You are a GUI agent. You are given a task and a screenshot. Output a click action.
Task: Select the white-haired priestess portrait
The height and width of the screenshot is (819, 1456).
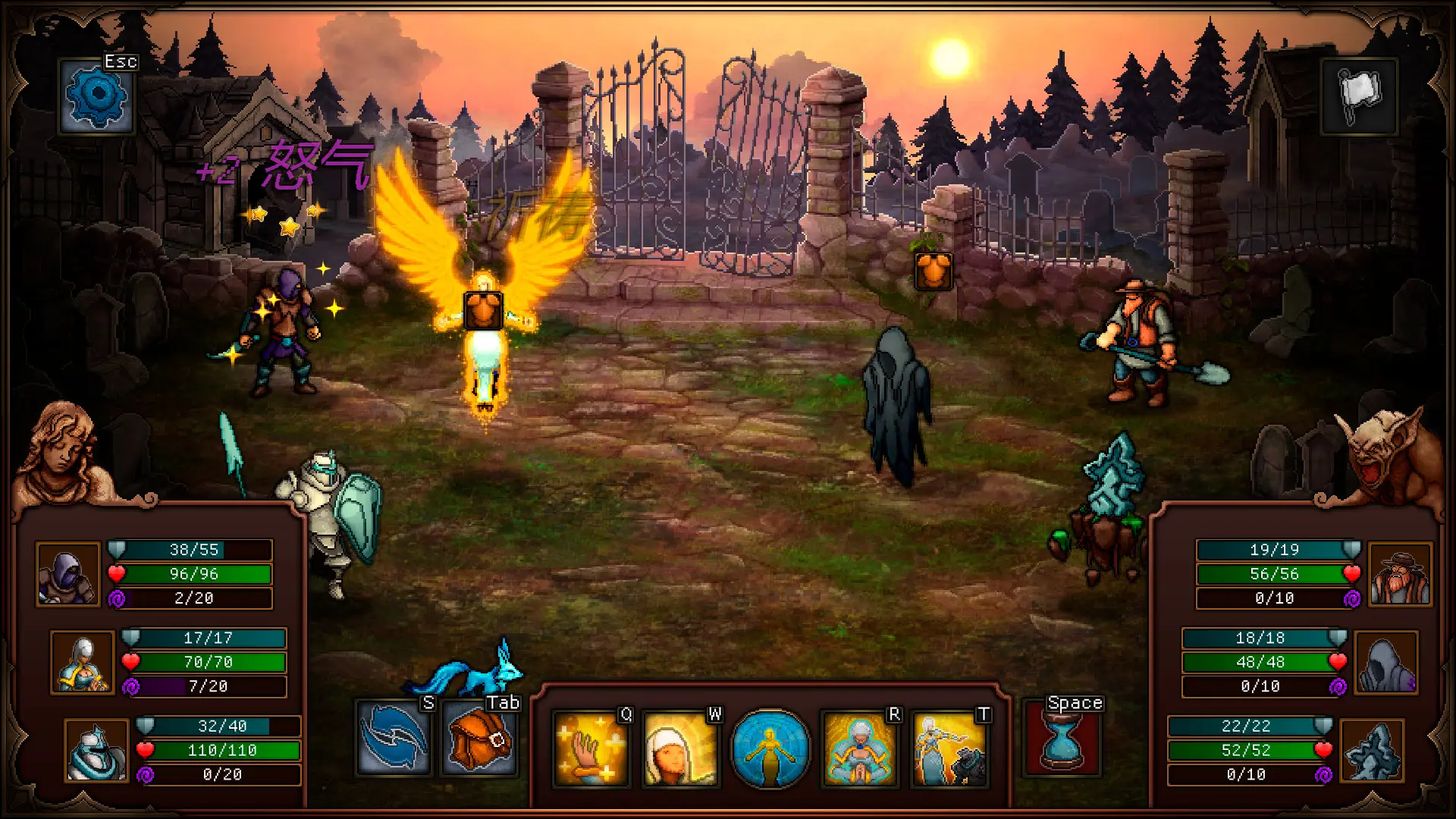(83, 662)
